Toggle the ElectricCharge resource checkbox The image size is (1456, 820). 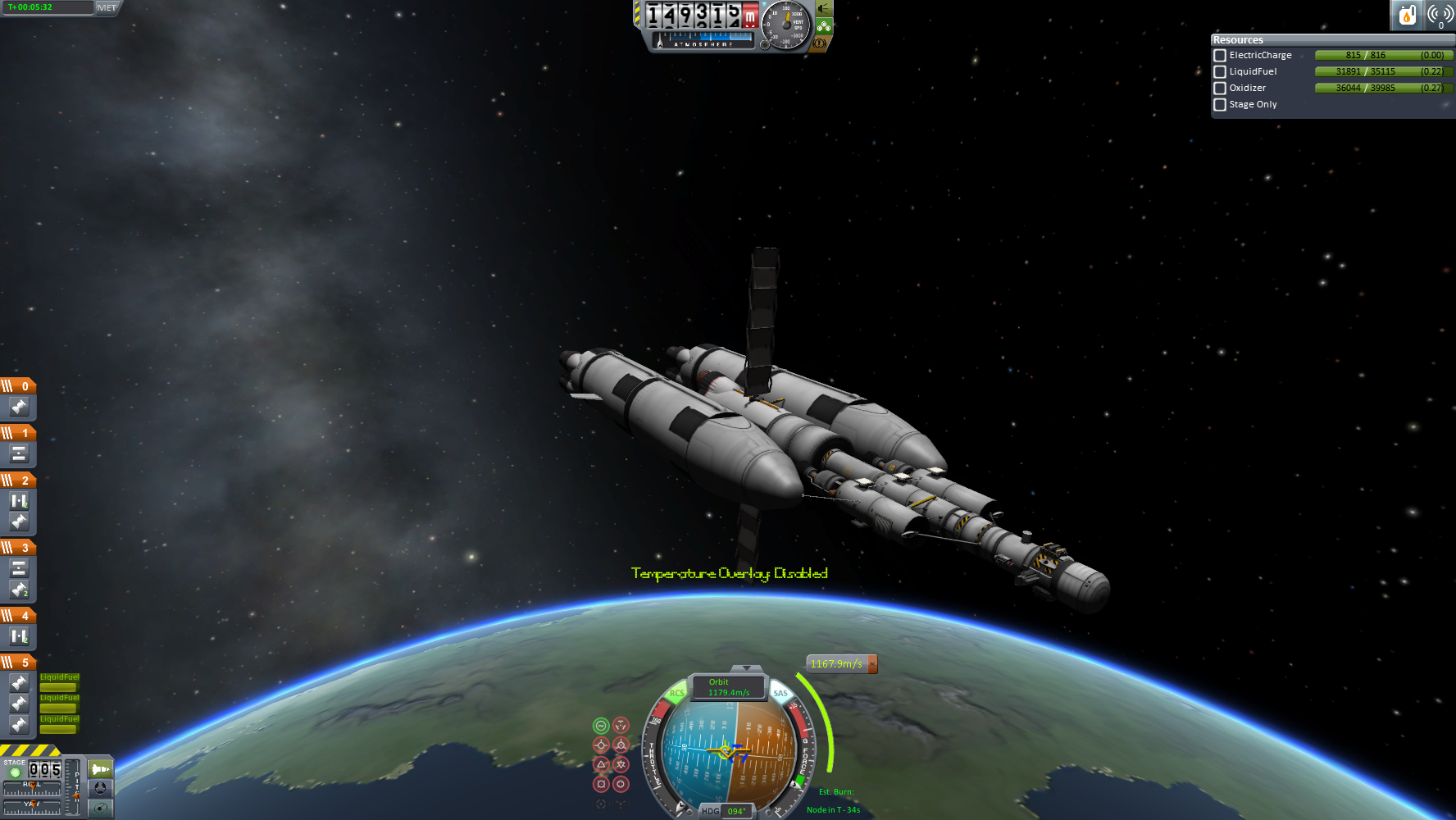[1220, 56]
